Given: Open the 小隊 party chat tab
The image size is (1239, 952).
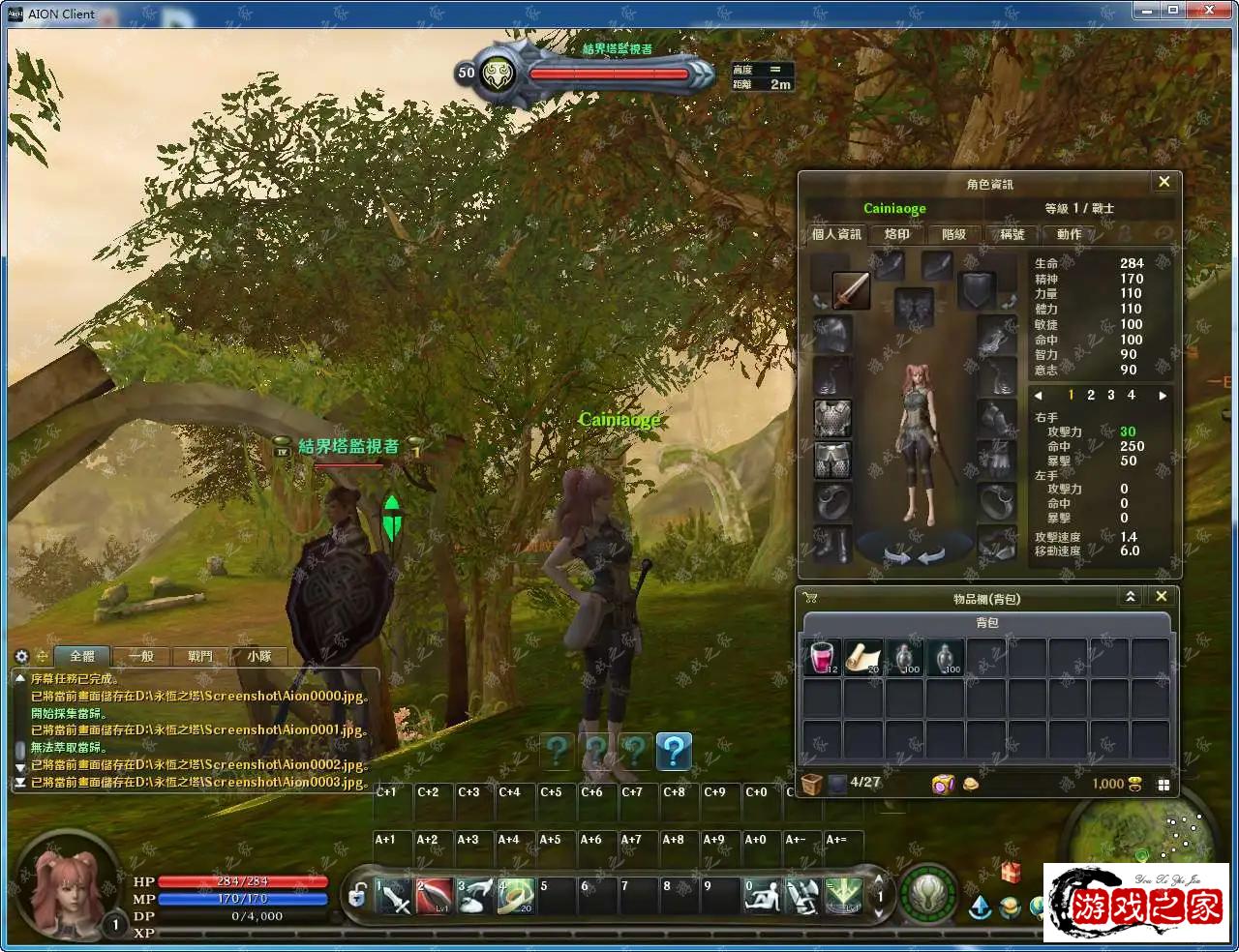Looking at the screenshot, I should click(x=258, y=656).
